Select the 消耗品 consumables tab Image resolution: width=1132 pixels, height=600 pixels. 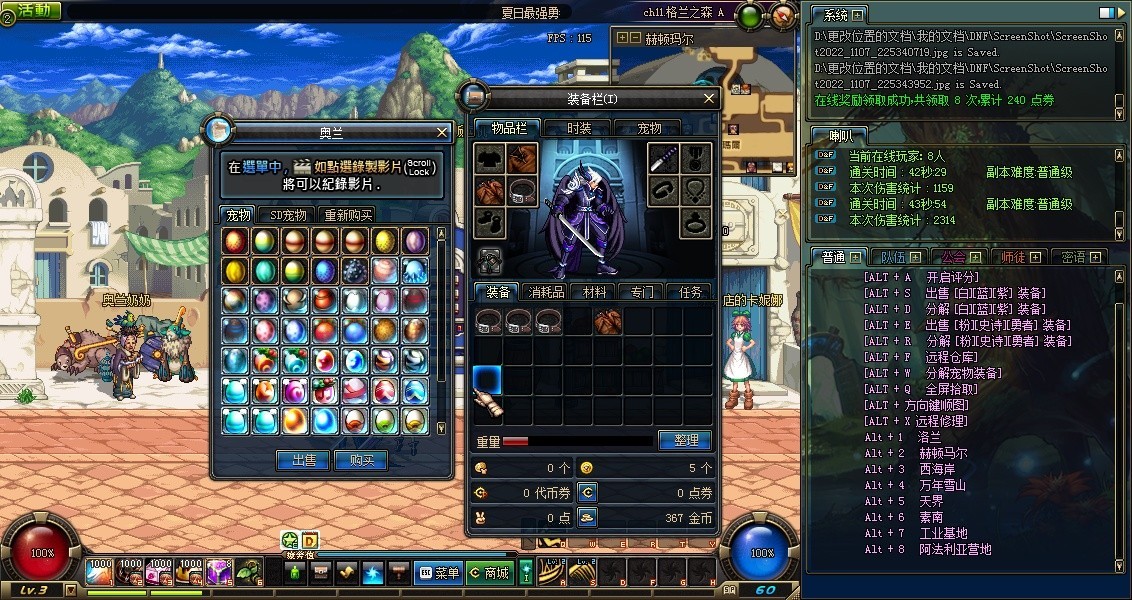(x=547, y=292)
